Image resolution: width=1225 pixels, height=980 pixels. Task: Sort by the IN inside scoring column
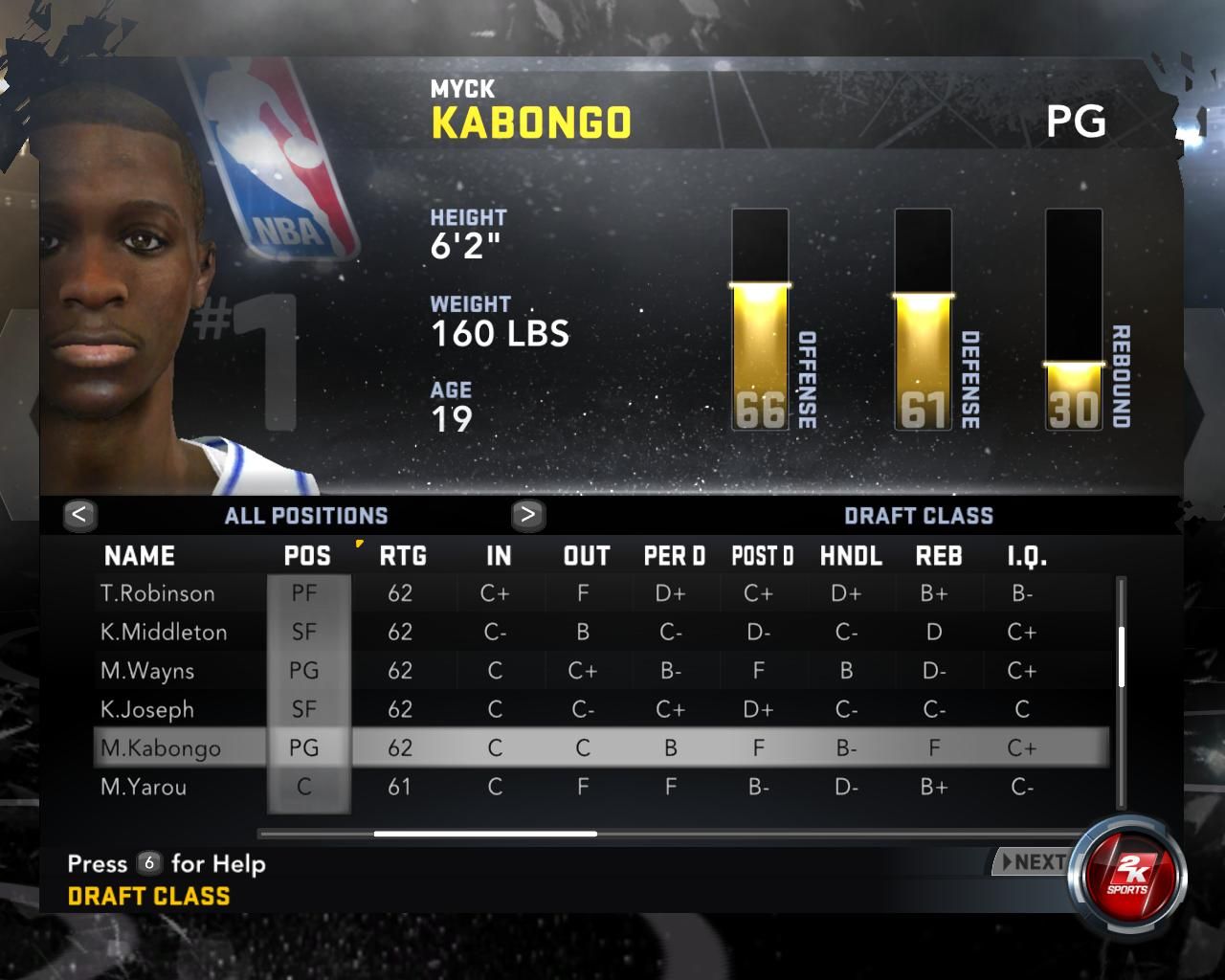499,556
